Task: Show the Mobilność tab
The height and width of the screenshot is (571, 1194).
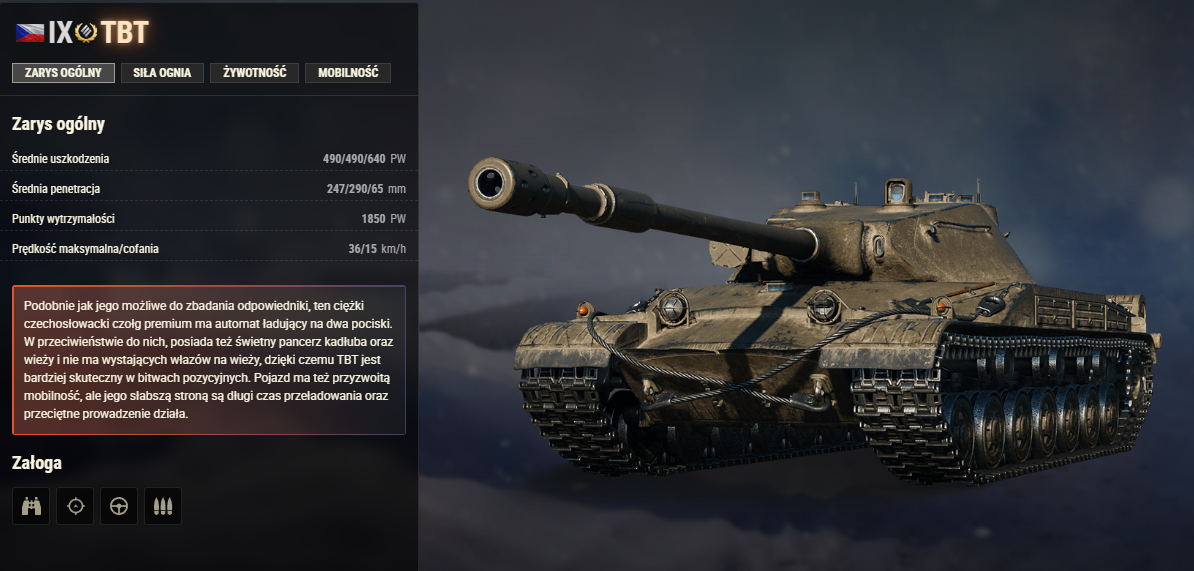Action: point(348,73)
